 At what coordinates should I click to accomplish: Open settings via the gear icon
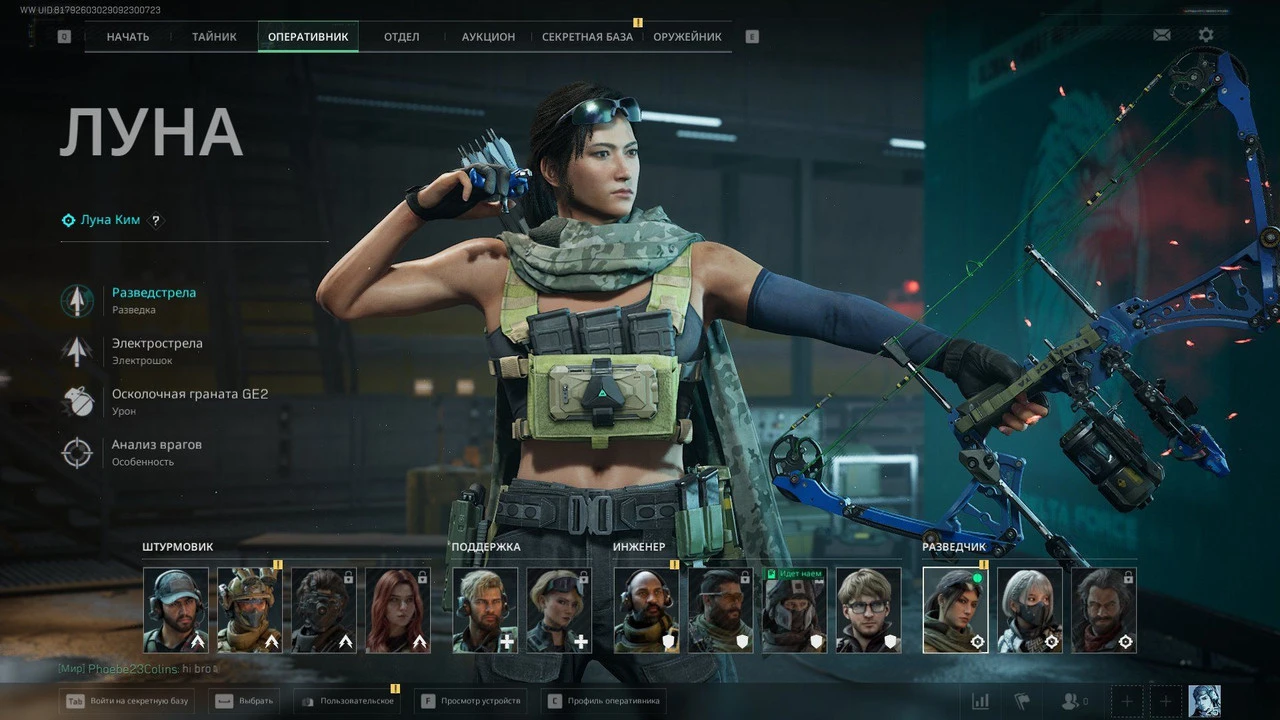tap(1206, 35)
